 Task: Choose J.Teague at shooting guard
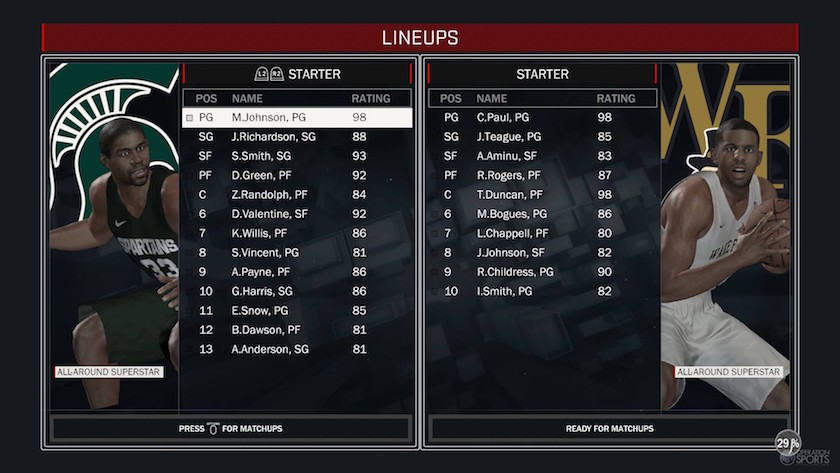click(x=542, y=137)
